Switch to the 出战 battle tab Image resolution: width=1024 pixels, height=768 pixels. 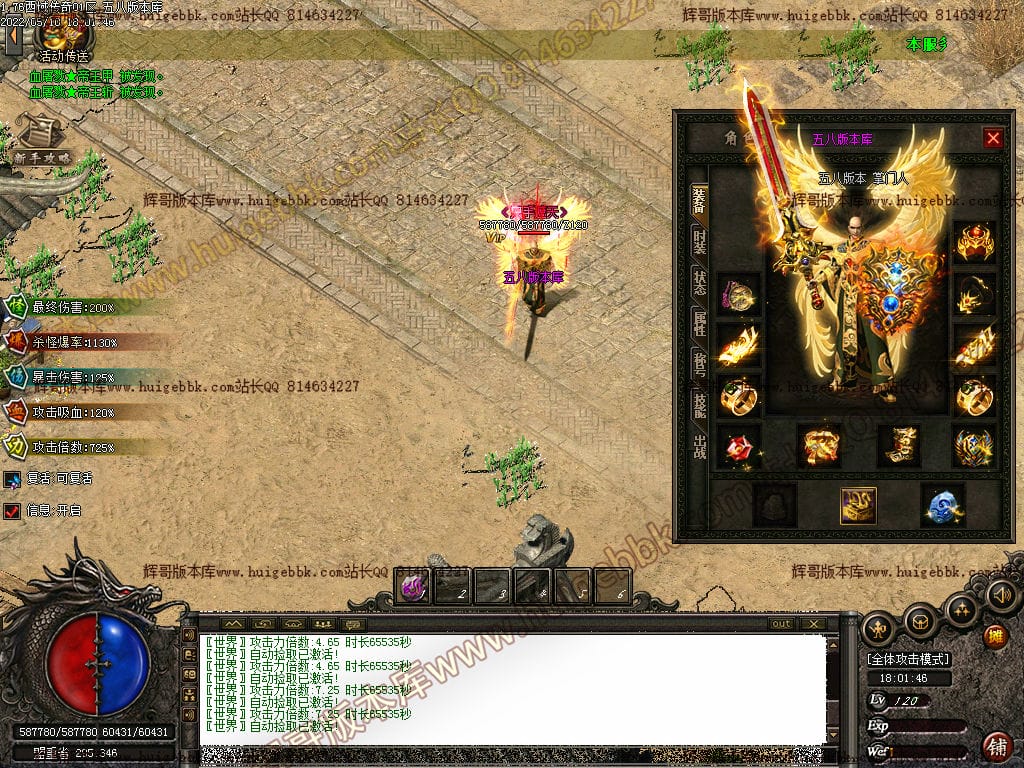tap(700, 446)
